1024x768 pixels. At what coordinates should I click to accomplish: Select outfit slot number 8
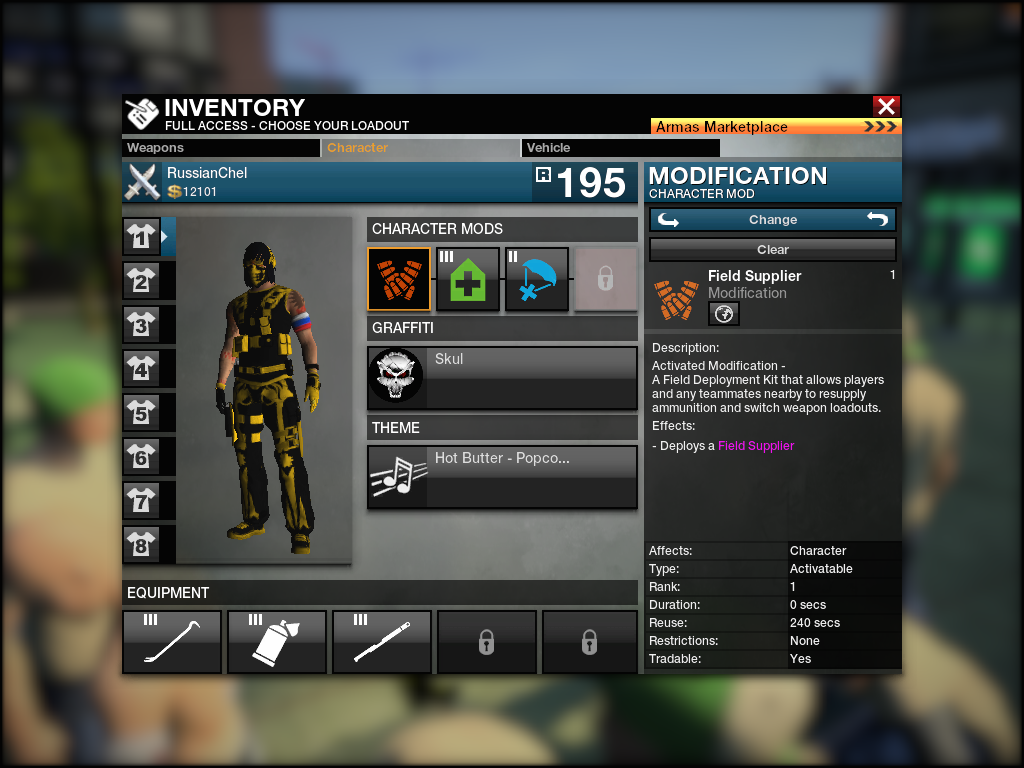tap(141, 544)
